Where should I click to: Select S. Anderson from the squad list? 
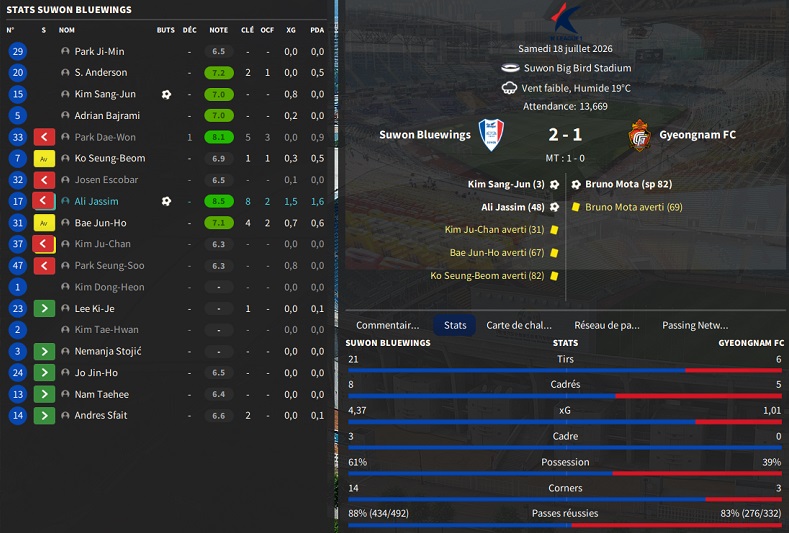coord(100,73)
